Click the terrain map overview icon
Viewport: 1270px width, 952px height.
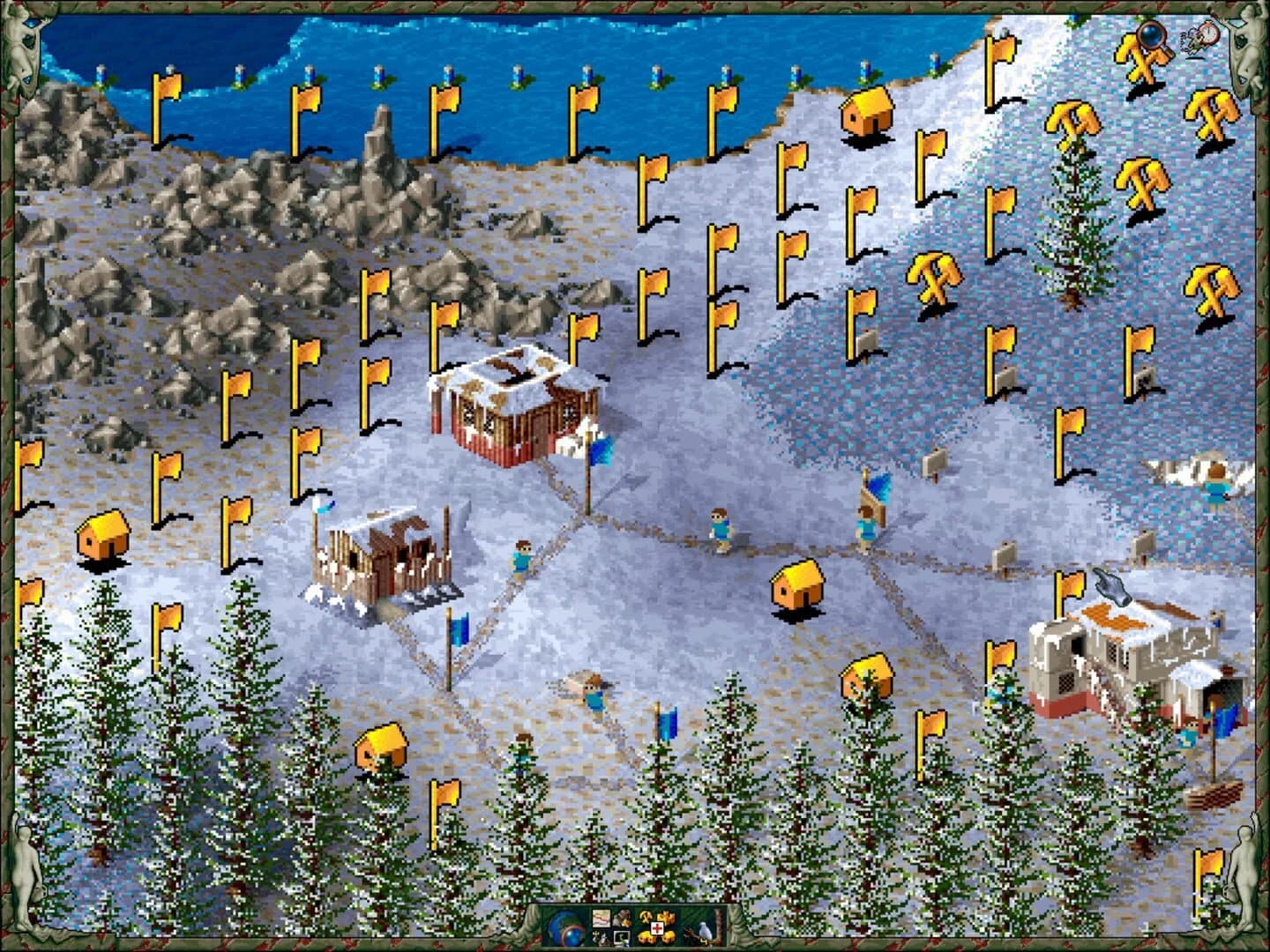pyautogui.click(x=601, y=919)
